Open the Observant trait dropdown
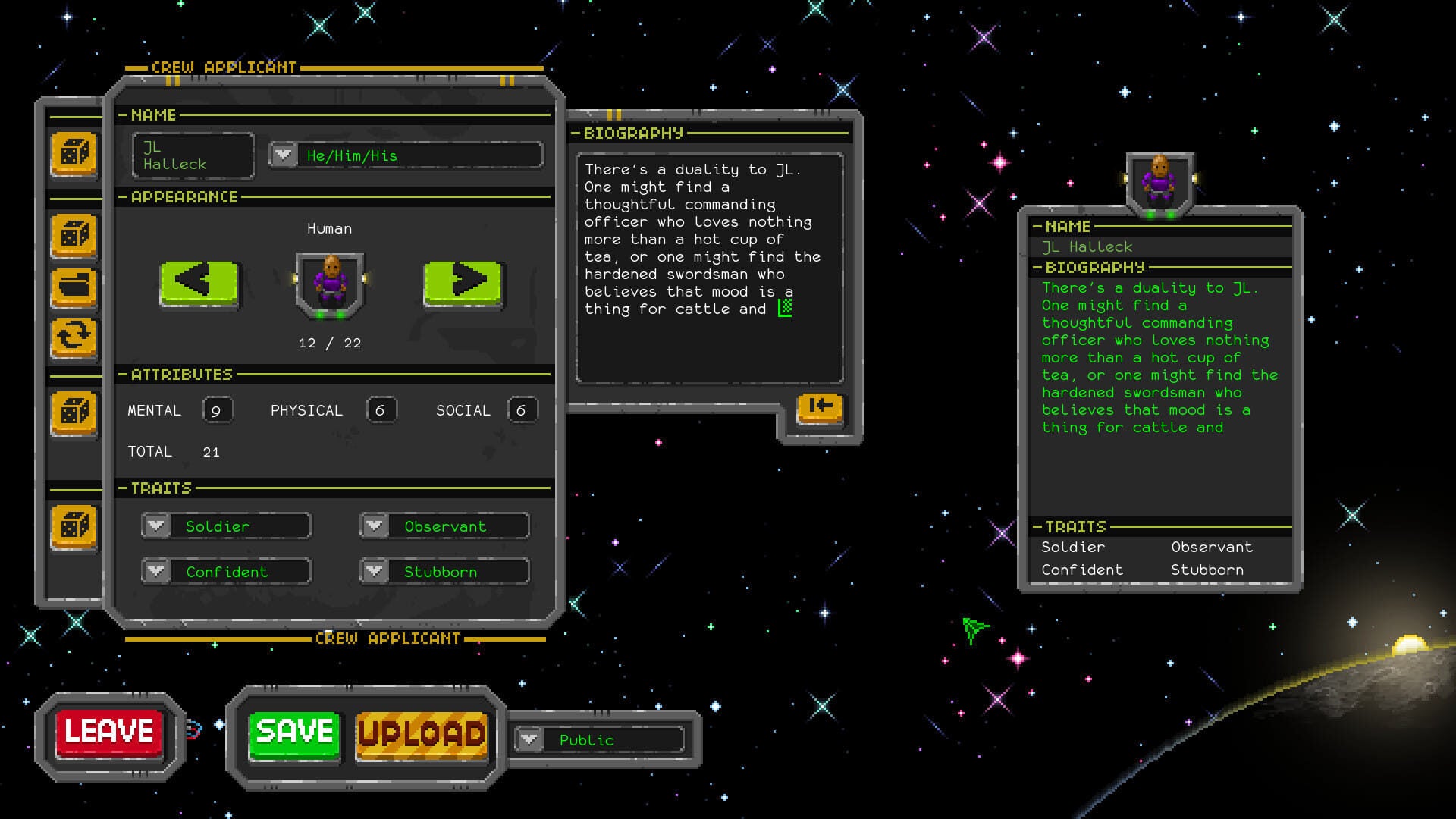Image resolution: width=1456 pixels, height=819 pixels. tap(375, 526)
